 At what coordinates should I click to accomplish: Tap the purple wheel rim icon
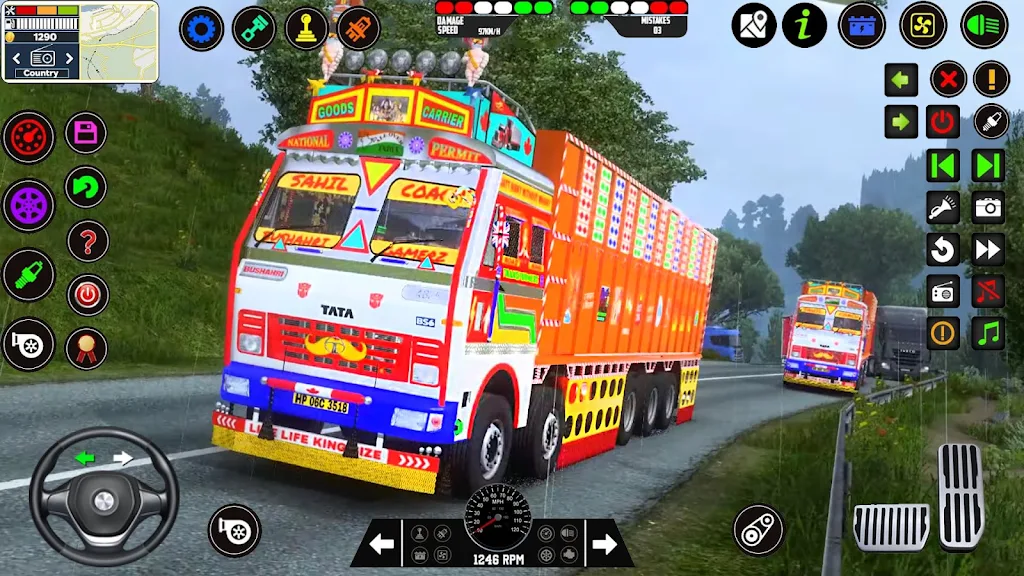click(x=28, y=204)
